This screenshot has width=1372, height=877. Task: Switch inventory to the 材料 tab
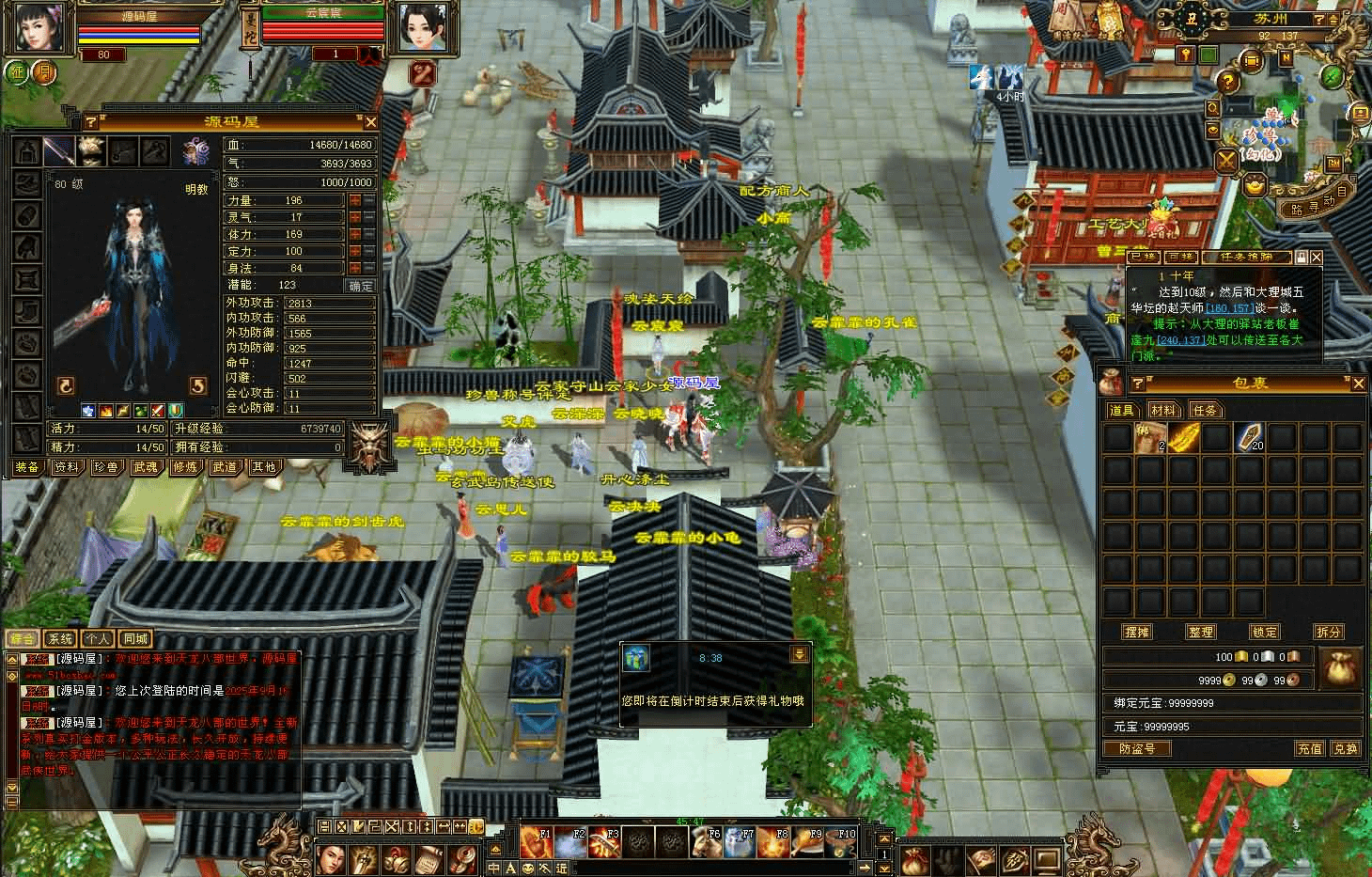click(x=1163, y=410)
